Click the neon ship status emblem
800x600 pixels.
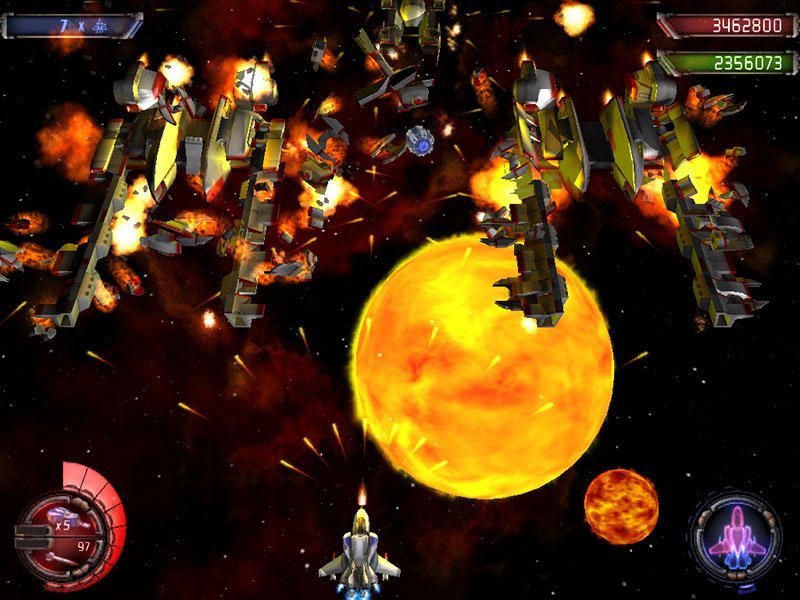pos(735,537)
